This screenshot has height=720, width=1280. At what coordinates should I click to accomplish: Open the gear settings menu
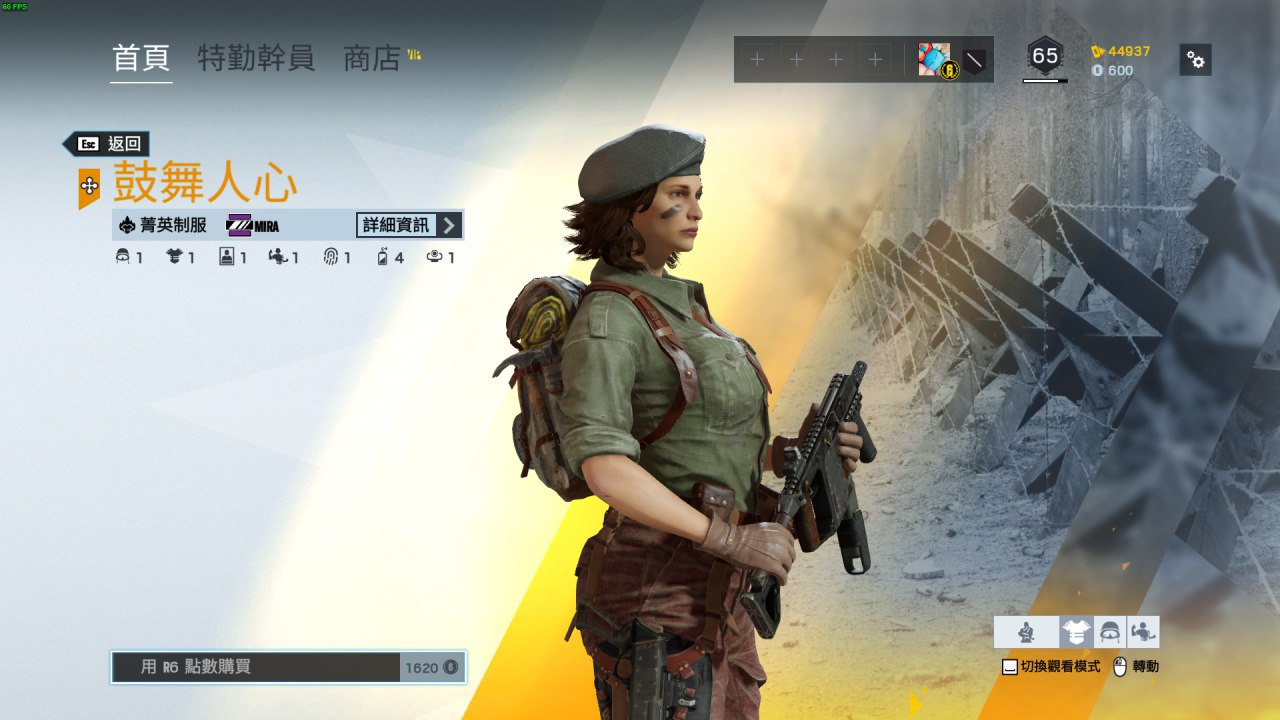tap(1195, 59)
